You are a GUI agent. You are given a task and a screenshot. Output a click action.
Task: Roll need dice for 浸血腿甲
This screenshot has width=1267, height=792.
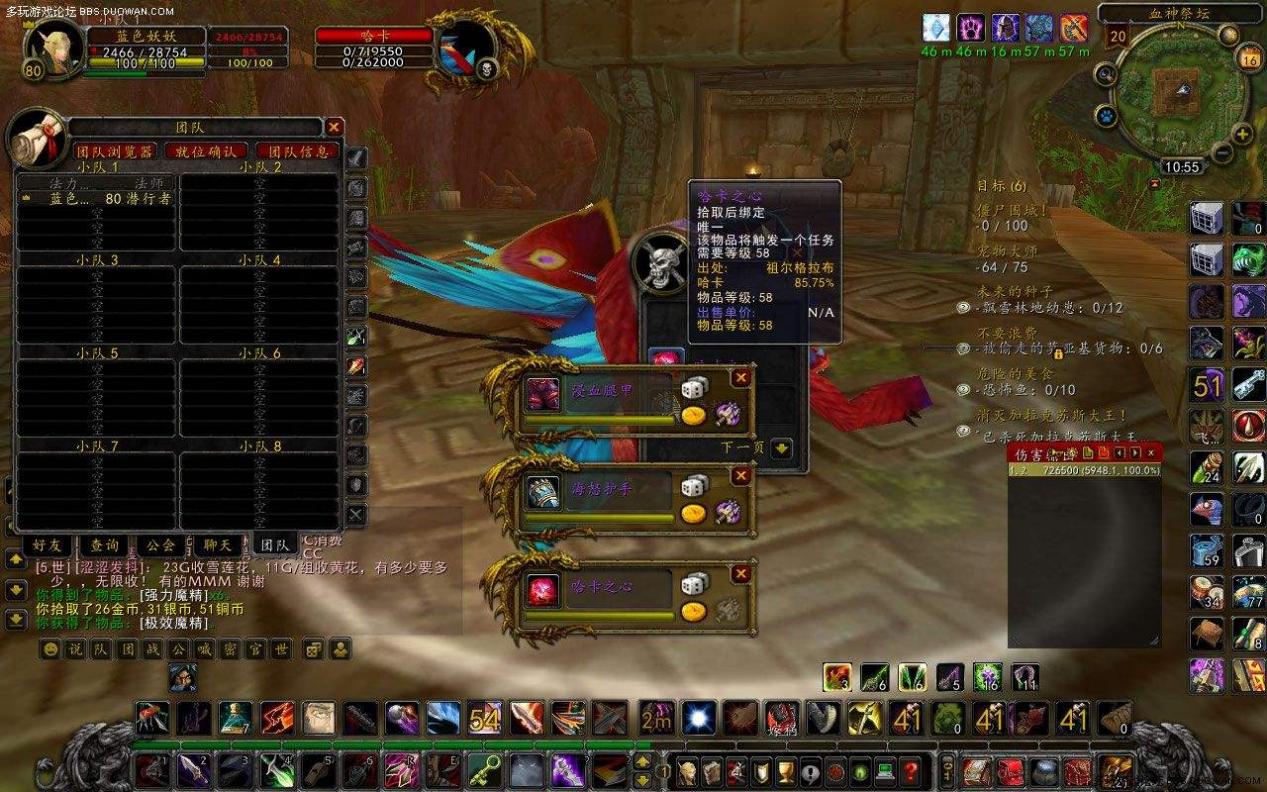point(694,388)
